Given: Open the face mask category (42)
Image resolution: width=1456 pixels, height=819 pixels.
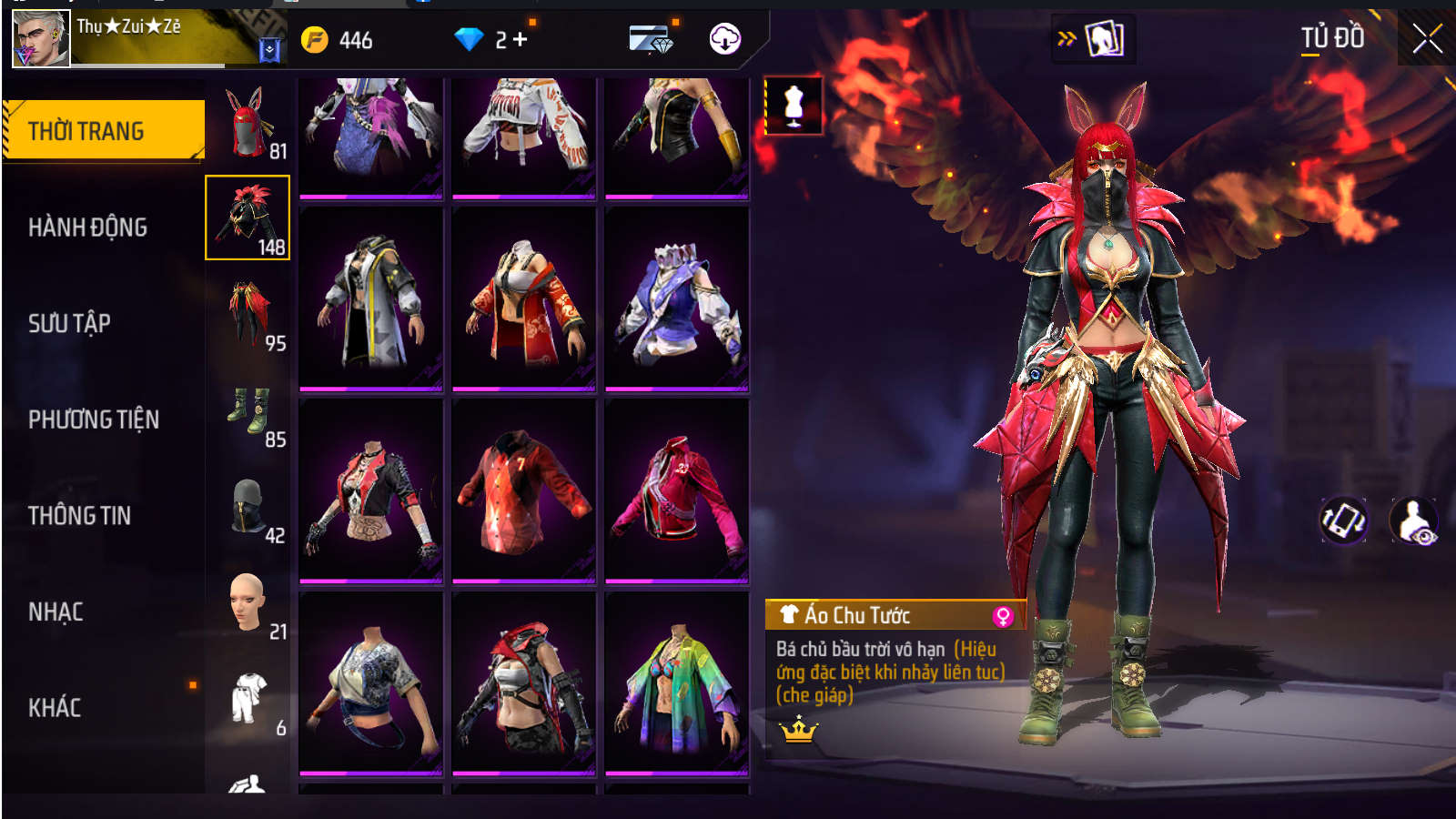Looking at the screenshot, I should pyautogui.click(x=248, y=507).
